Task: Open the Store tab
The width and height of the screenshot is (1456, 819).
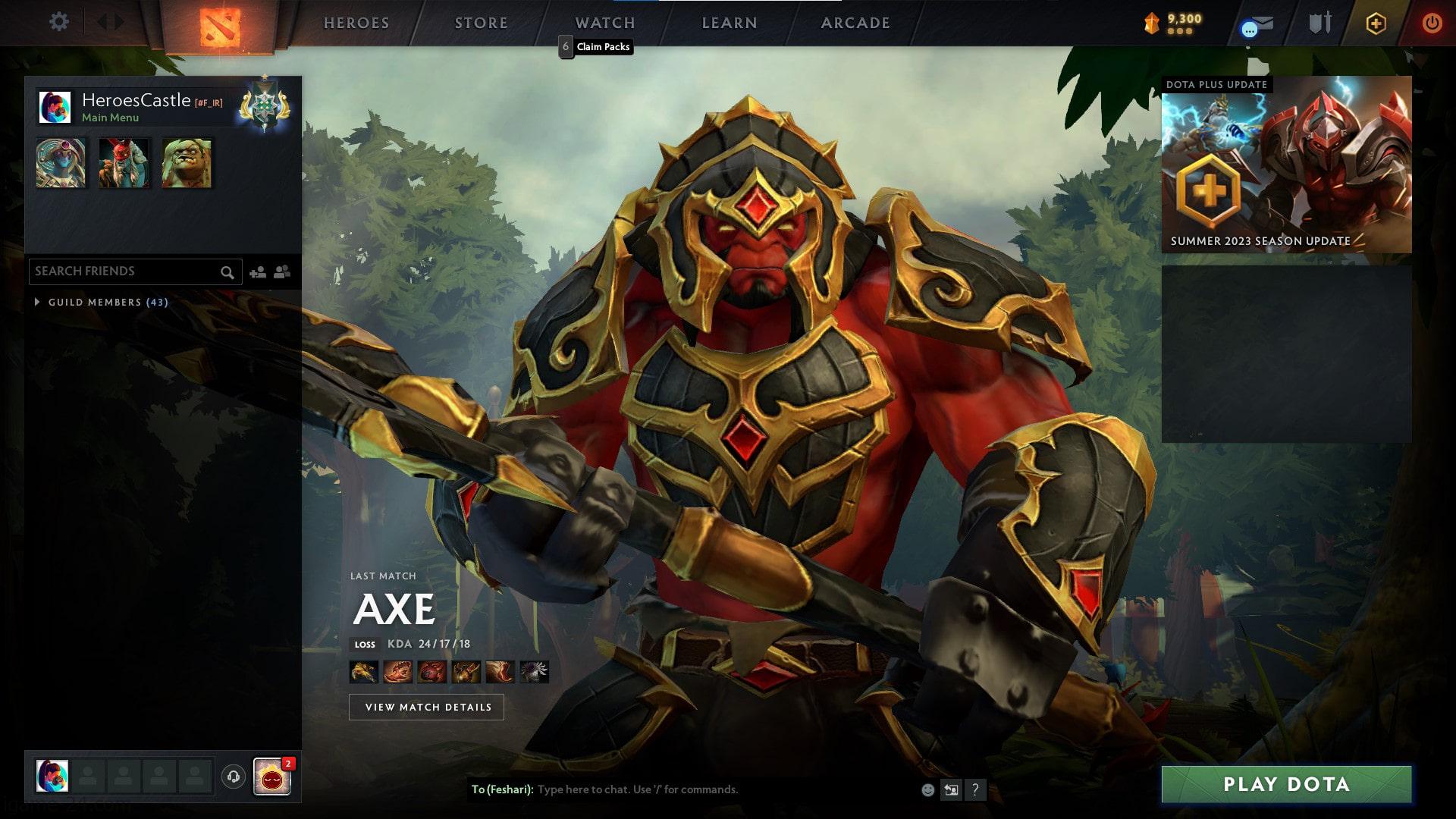Action: point(481,23)
